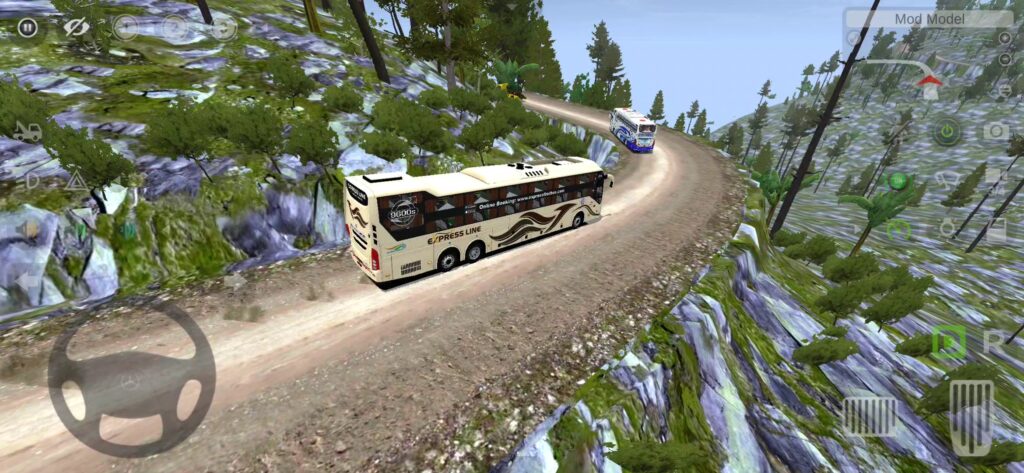Toggle the crossed-eye hide HUD icon
Viewport: 1024px width, 473px height.
click(76, 27)
